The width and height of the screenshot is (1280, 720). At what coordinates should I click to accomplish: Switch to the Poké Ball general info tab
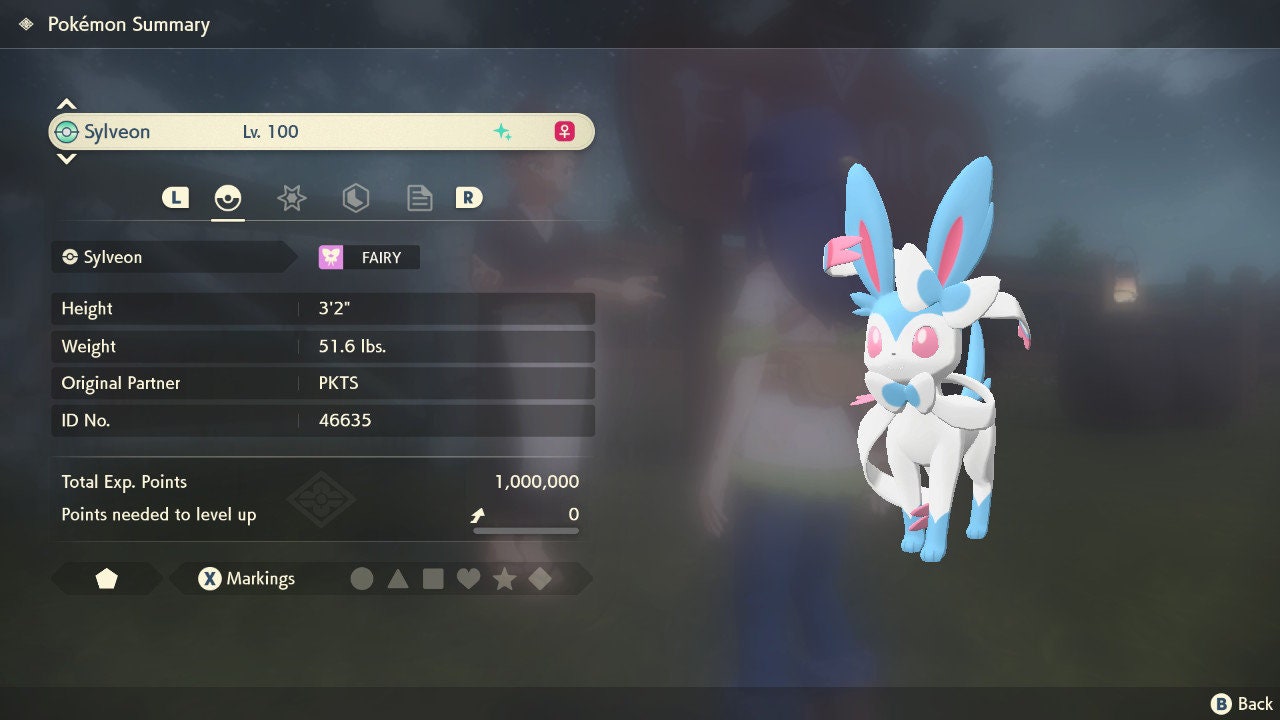pos(228,198)
